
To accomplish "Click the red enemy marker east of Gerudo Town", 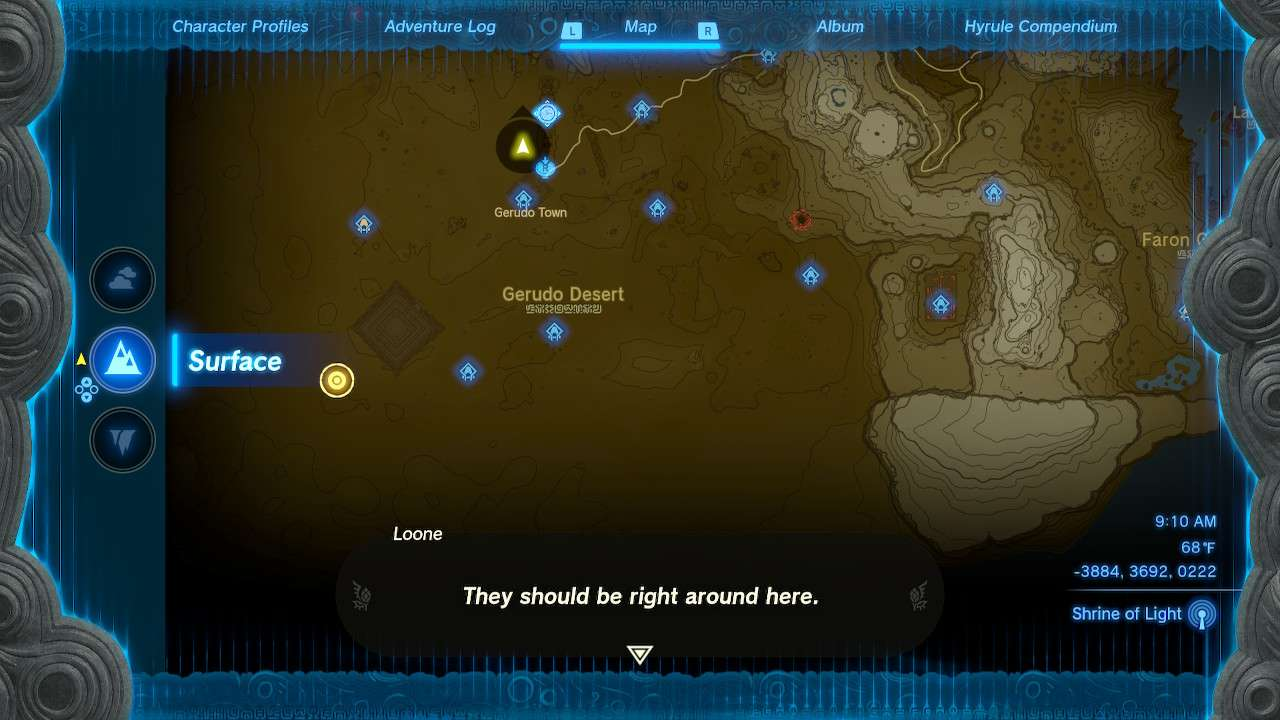I will click(800, 221).
